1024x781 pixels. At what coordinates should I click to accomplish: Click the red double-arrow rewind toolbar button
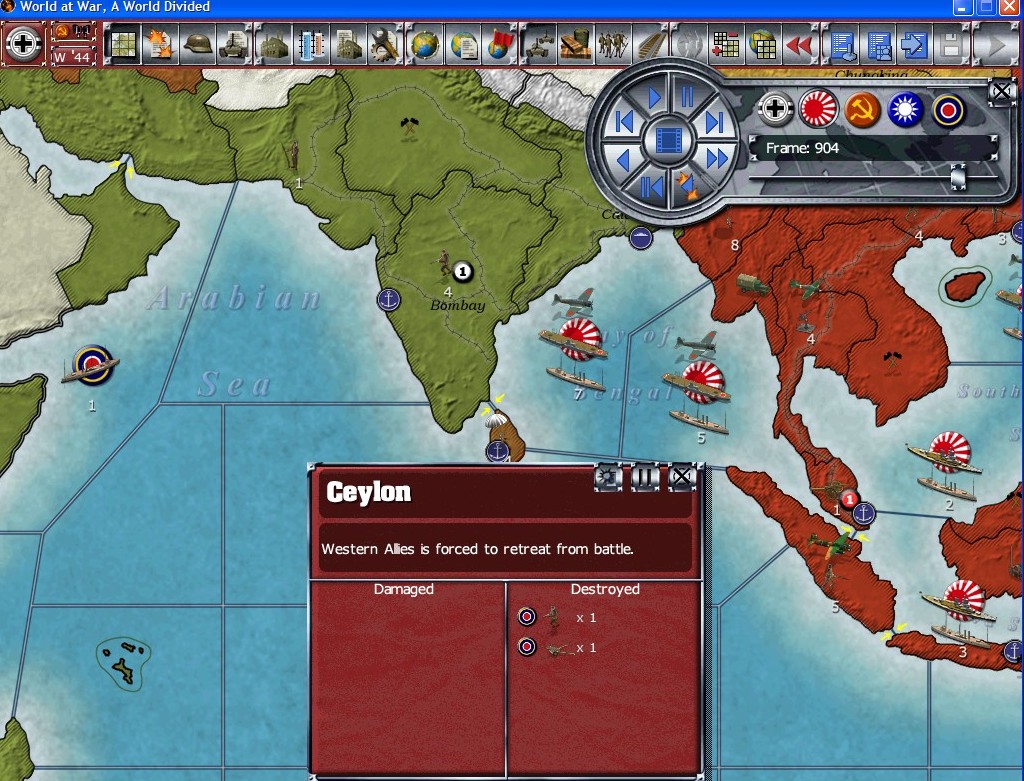798,45
